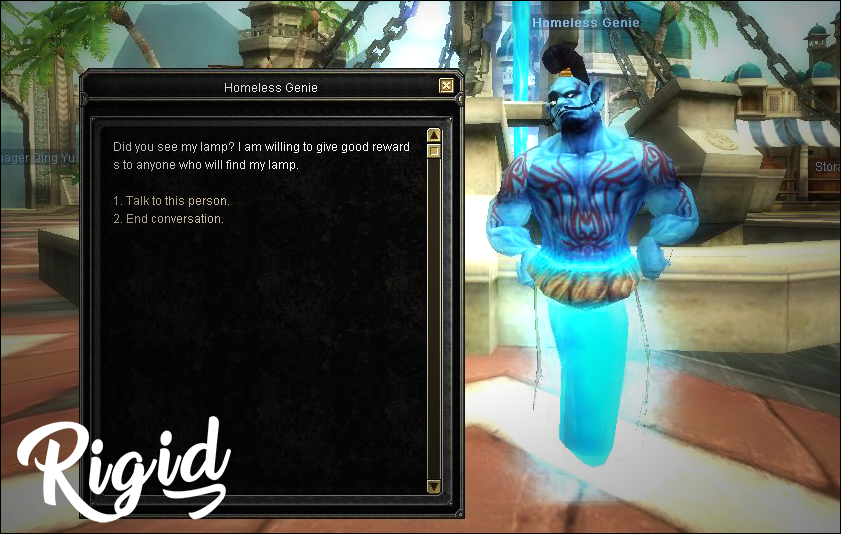Select "End conversation" dialogue choice
The height and width of the screenshot is (534, 841).
168,219
